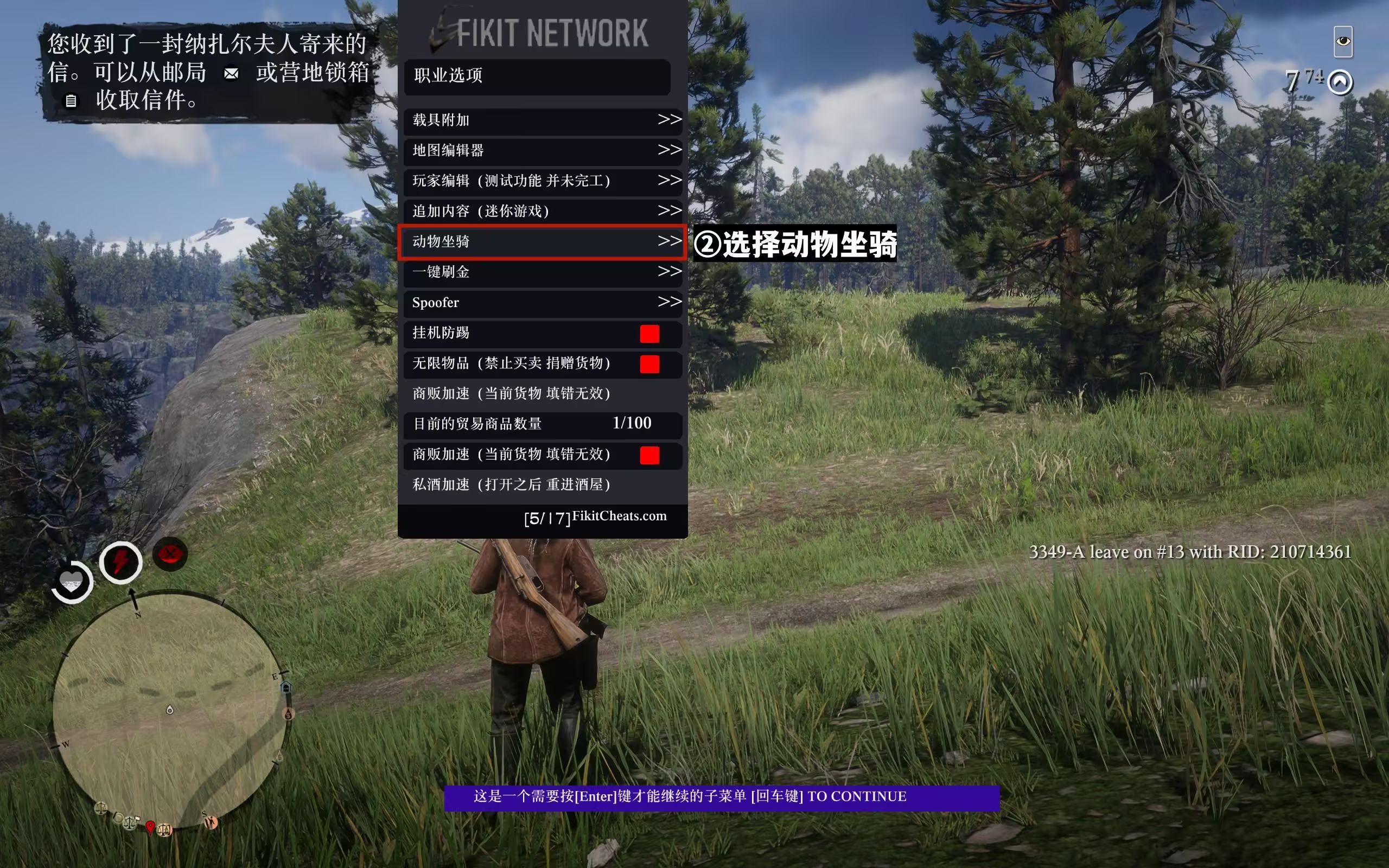Select the 地图编辑器 menu entry

click(542, 150)
